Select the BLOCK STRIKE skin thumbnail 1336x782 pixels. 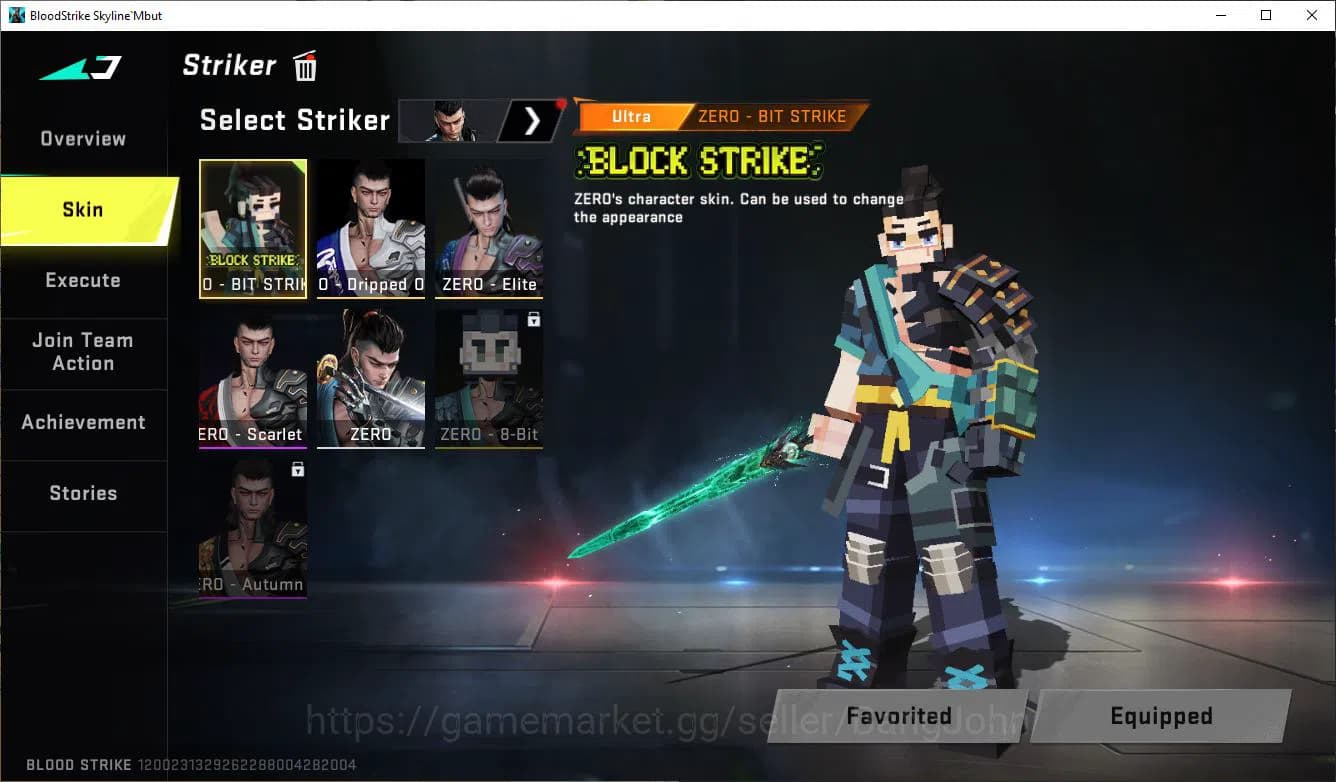253,228
